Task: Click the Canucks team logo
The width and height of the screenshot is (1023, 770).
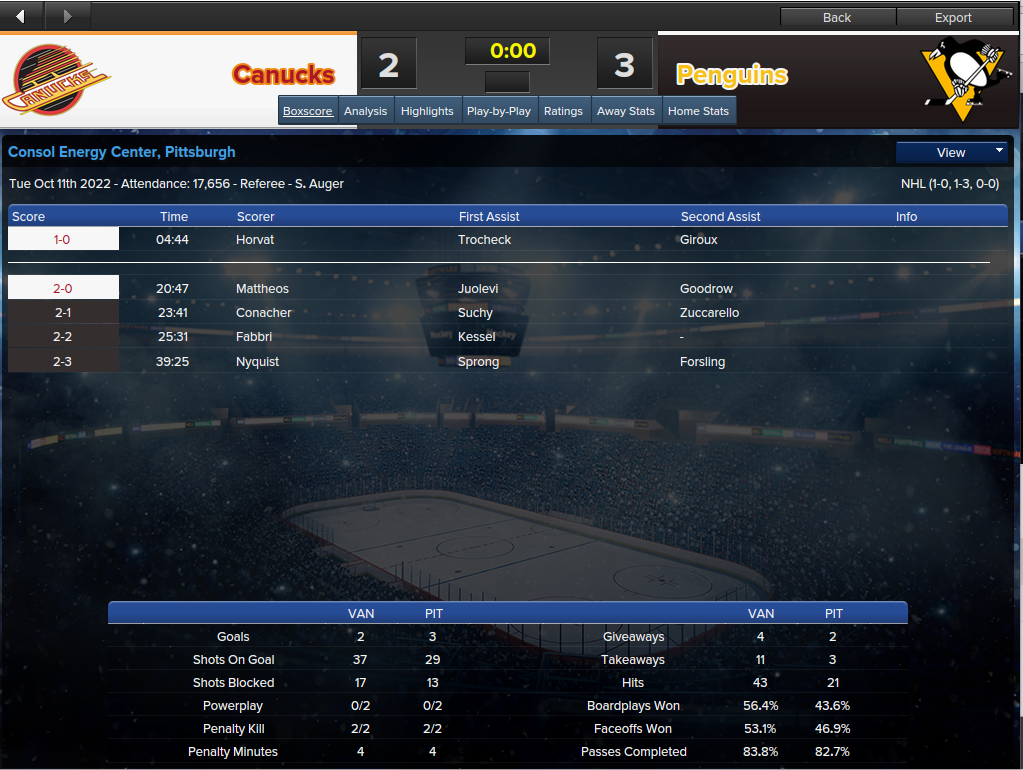Action: click(57, 80)
